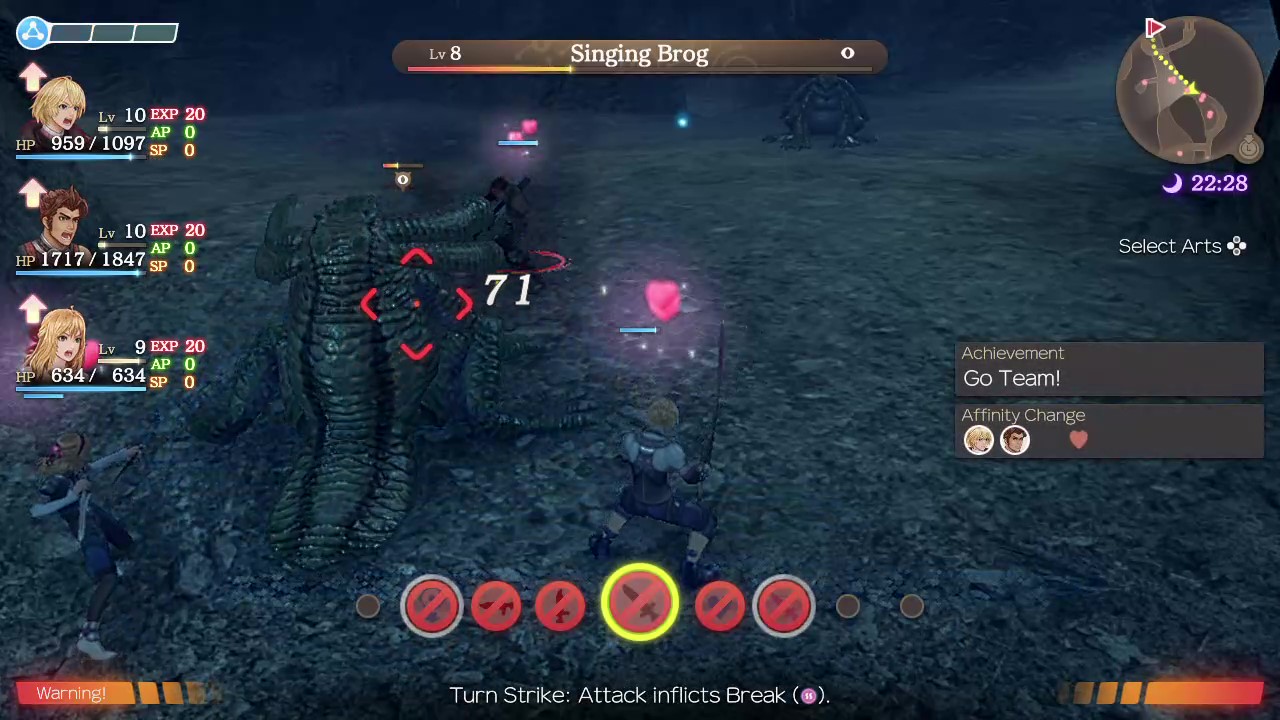Toggle the day/night moon indicator
Image resolution: width=1280 pixels, height=720 pixels.
(x=1173, y=183)
